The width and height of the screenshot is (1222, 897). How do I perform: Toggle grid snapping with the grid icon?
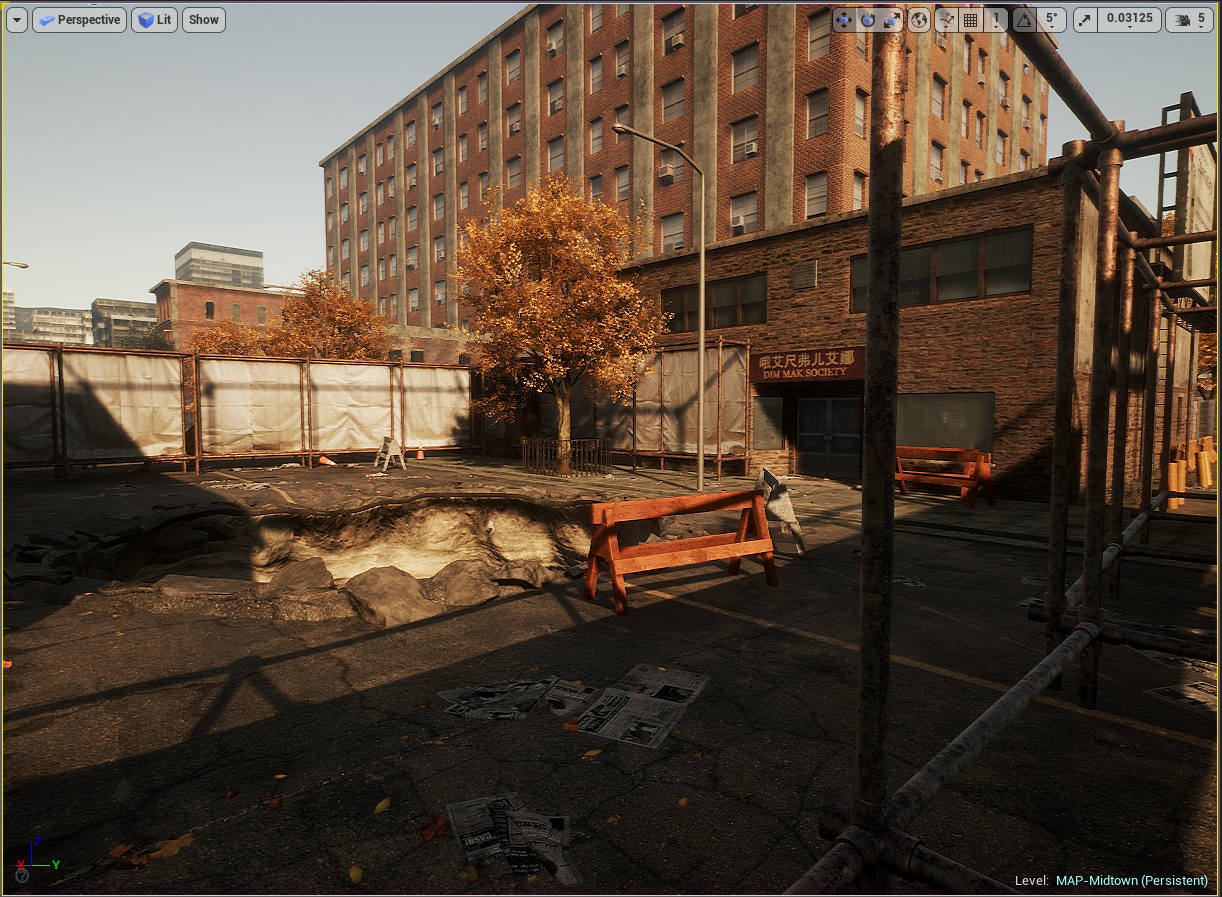tap(970, 20)
